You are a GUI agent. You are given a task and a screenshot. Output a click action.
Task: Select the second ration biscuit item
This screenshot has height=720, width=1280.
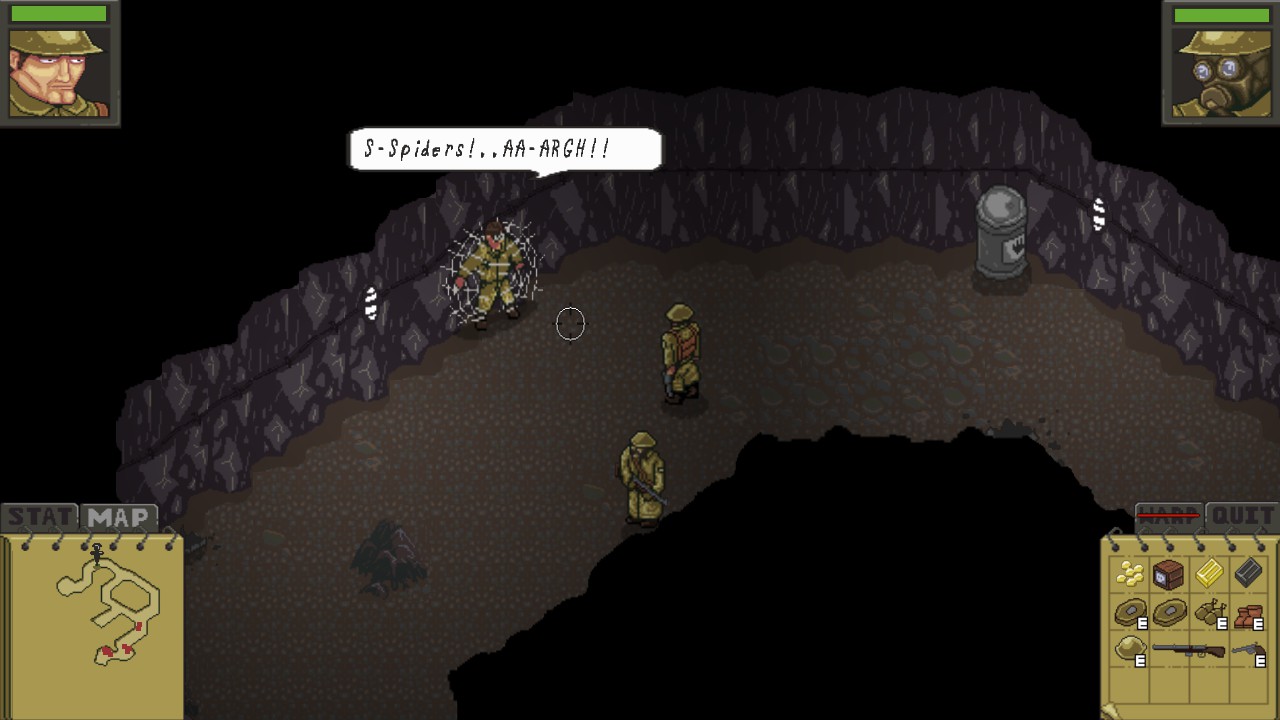(x=1168, y=612)
